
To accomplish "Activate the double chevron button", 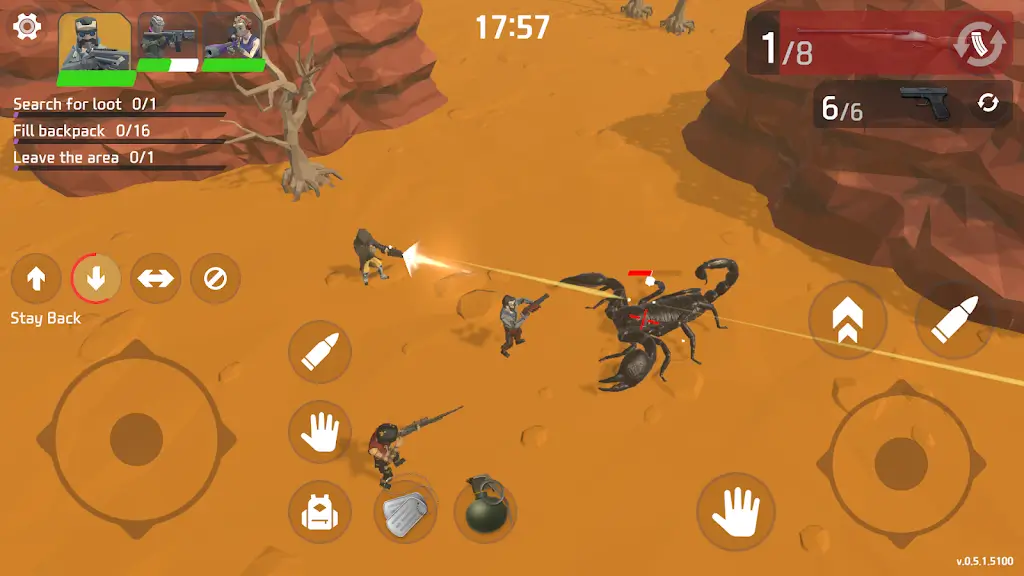I will [847, 320].
